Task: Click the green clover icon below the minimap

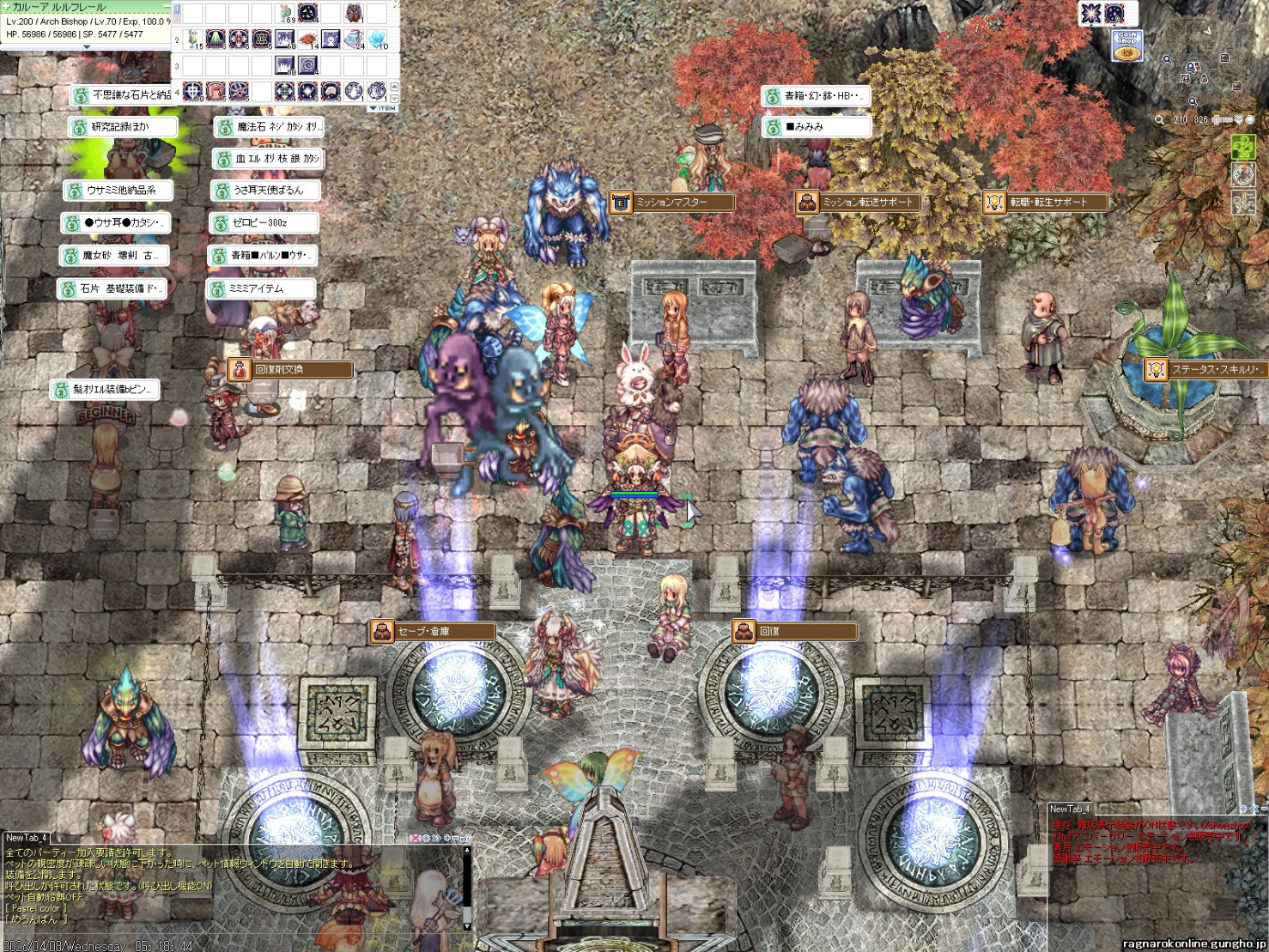Action: (x=1242, y=147)
